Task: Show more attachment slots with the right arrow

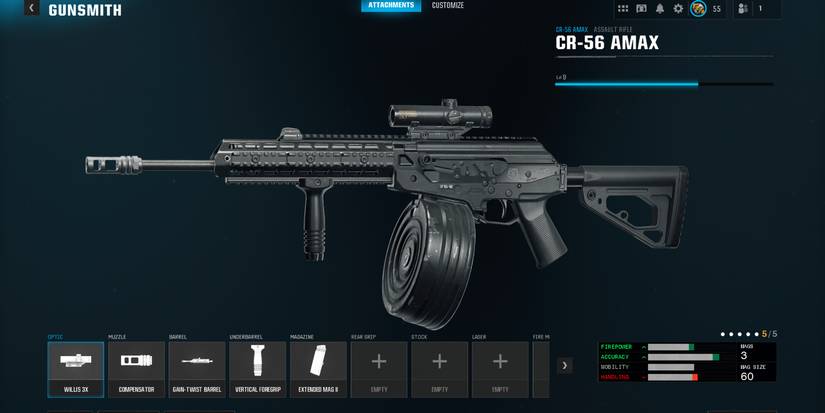Action: [x=565, y=366]
